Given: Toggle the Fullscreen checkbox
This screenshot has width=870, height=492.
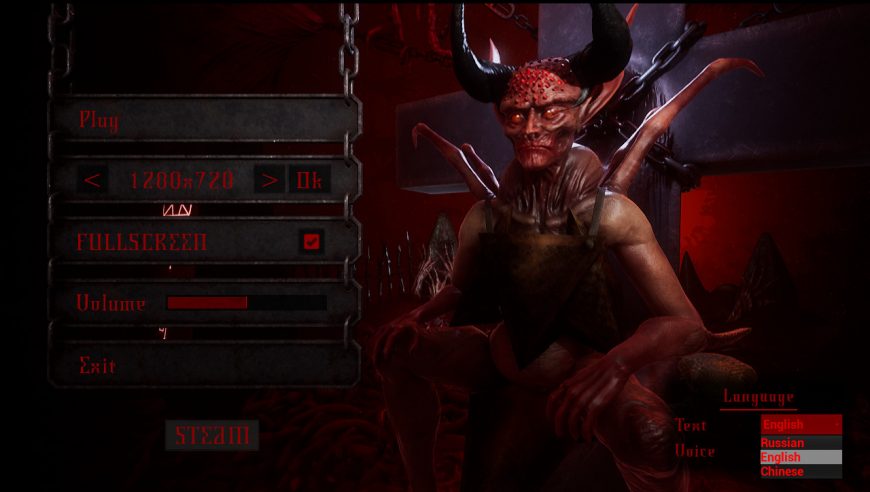Looking at the screenshot, I should pos(311,241).
